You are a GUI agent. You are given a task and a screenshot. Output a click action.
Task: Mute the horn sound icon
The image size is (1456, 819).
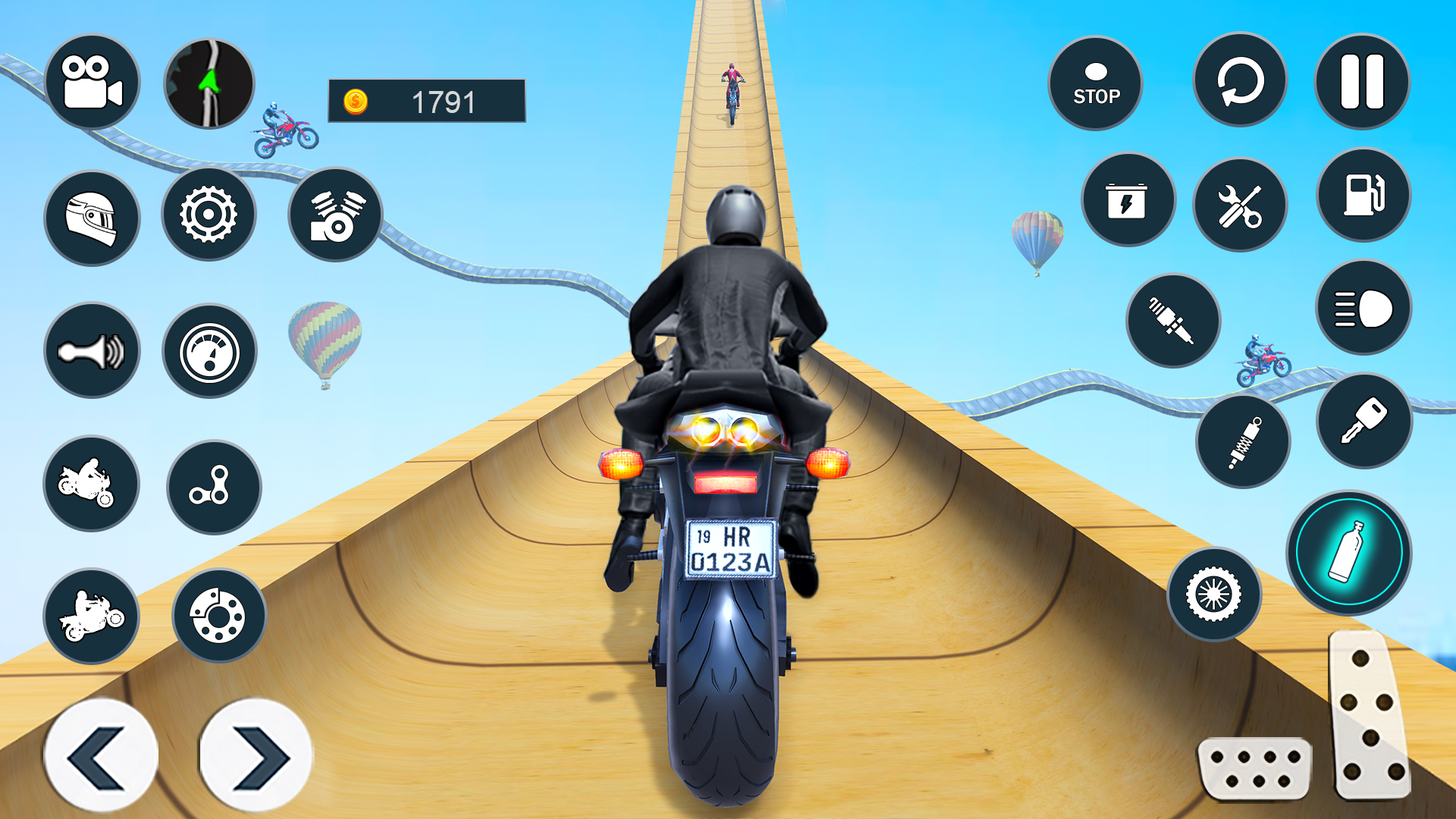click(x=91, y=349)
